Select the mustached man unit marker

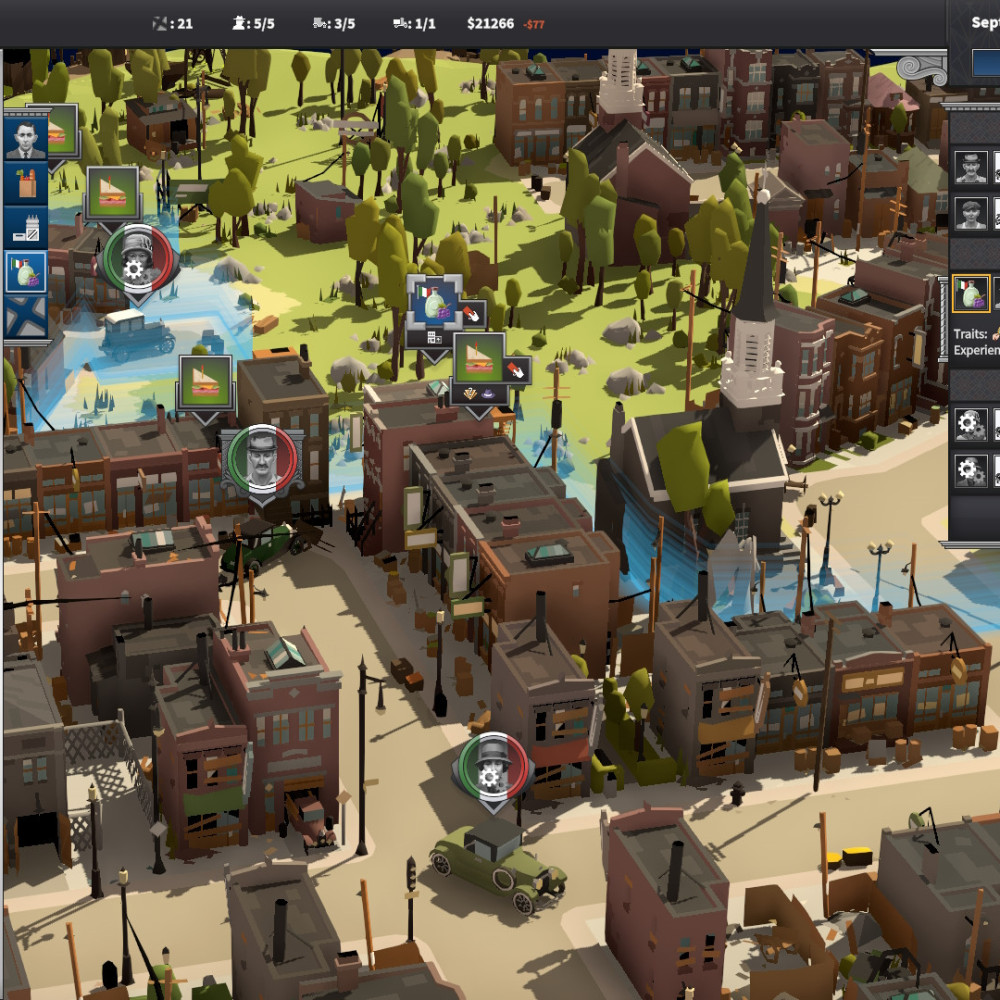click(x=261, y=459)
